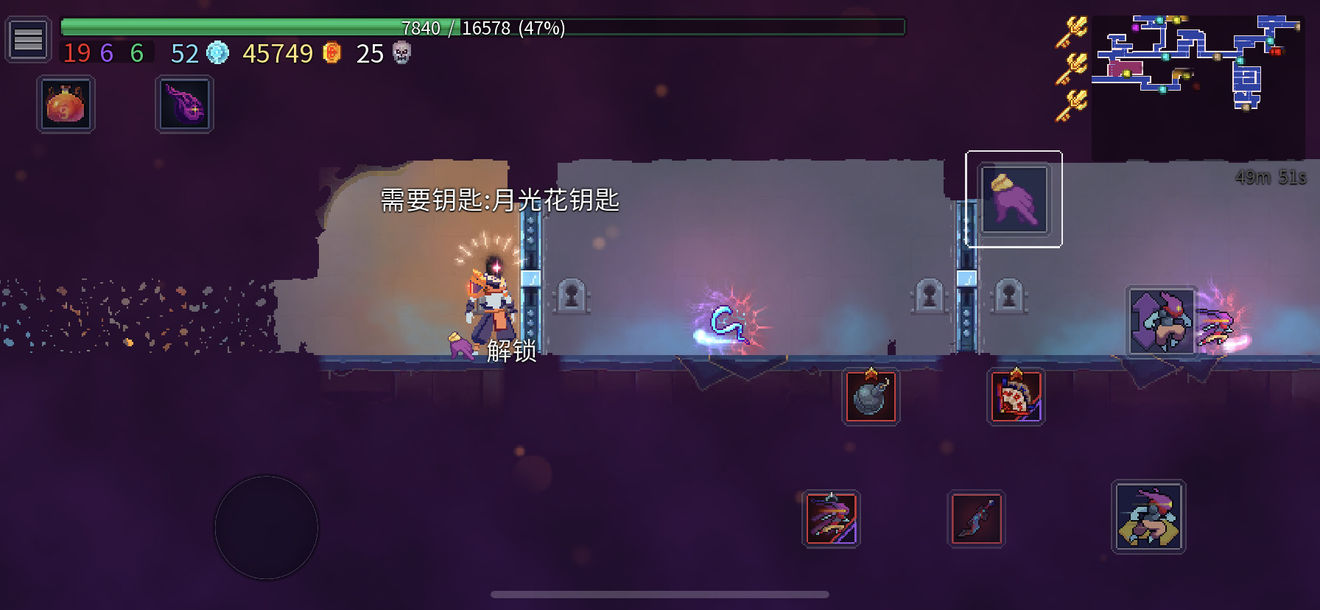Use the dark blade secondary weapon
Viewport: 1320px width, 610px height.
[976, 519]
